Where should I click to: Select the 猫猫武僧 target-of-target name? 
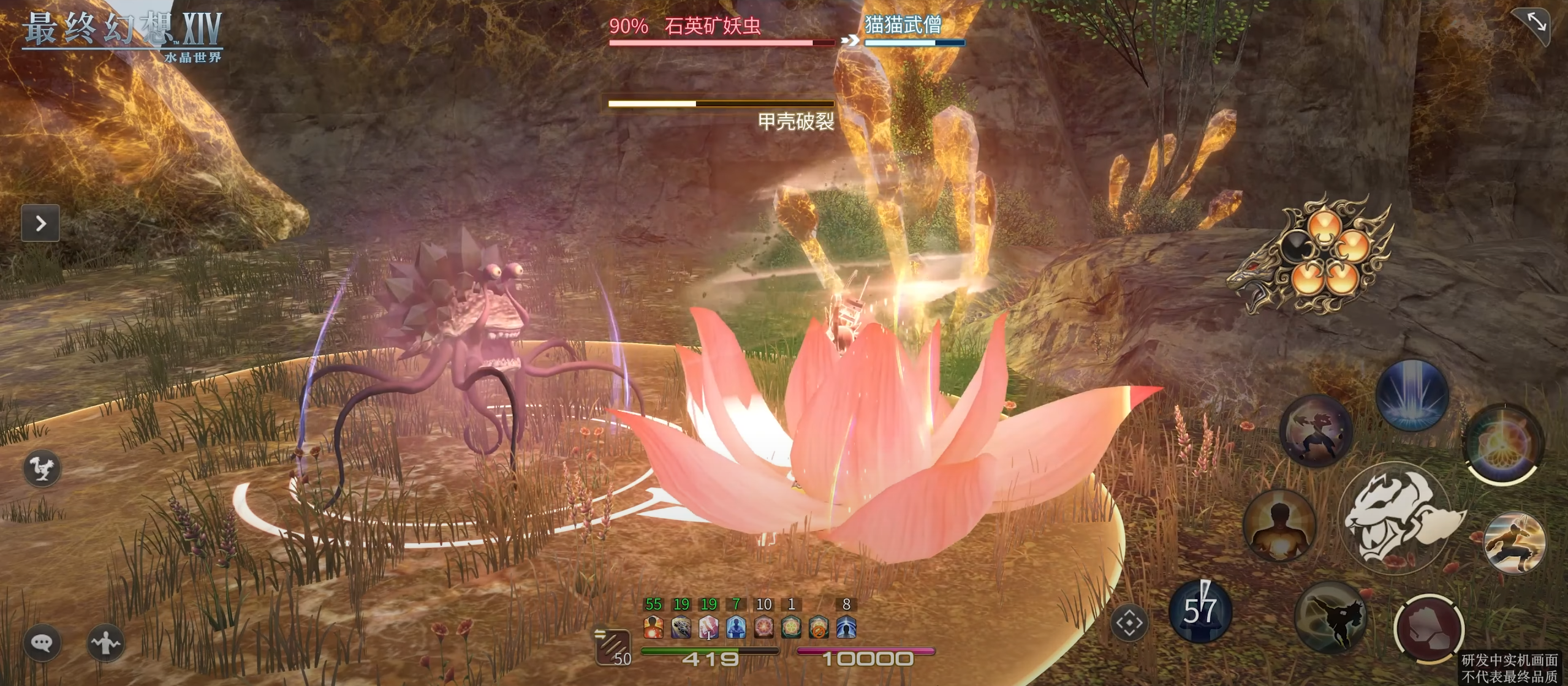(x=903, y=25)
